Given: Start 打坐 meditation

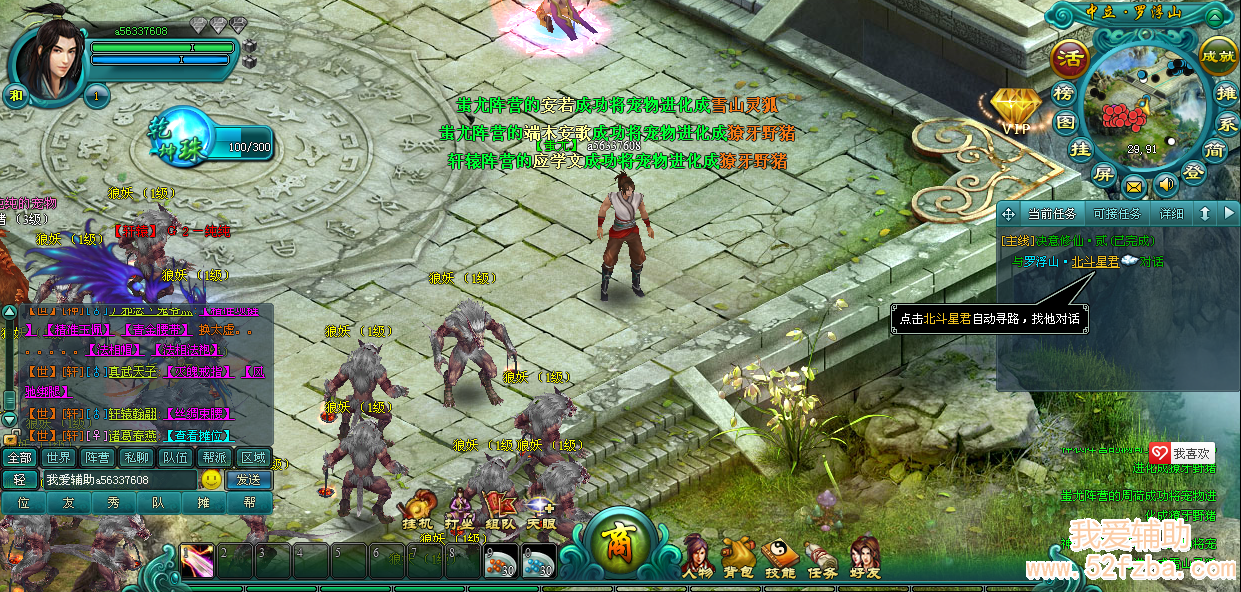Looking at the screenshot, I should [x=459, y=508].
